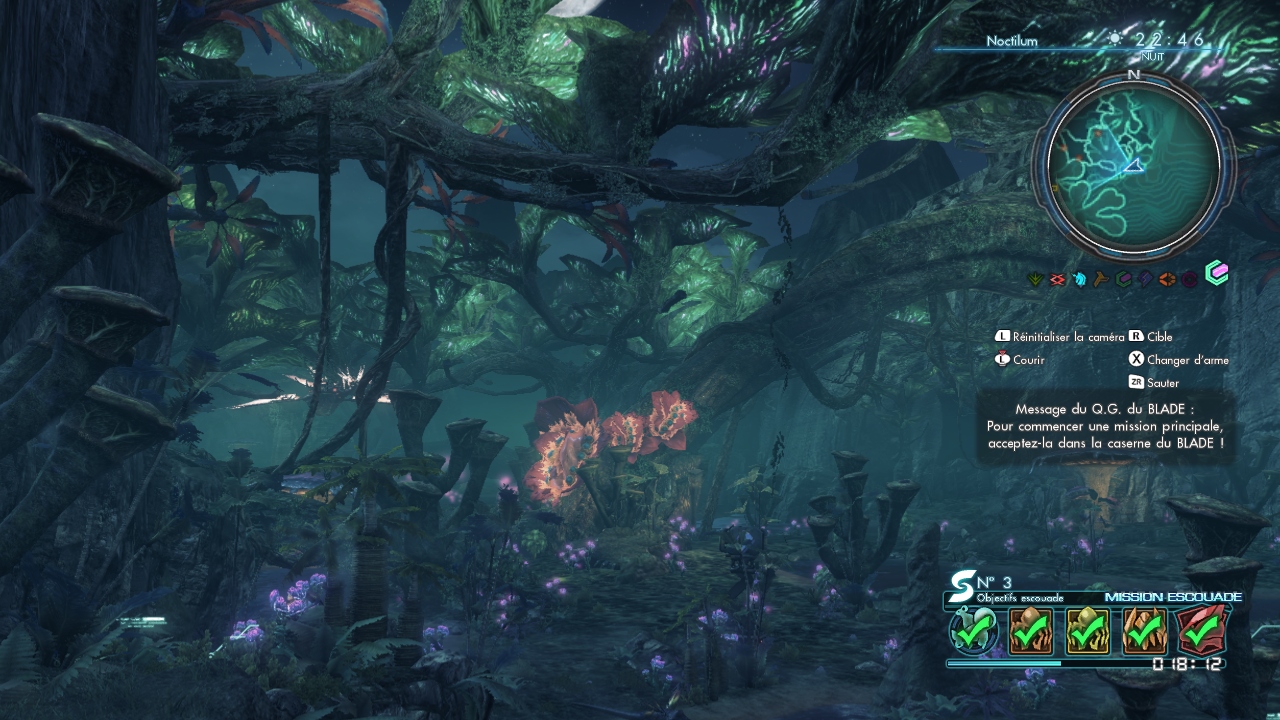Click the brown Y-shaped division emblem
Image resolution: width=1280 pixels, height=720 pixels.
pyautogui.click(x=1100, y=279)
